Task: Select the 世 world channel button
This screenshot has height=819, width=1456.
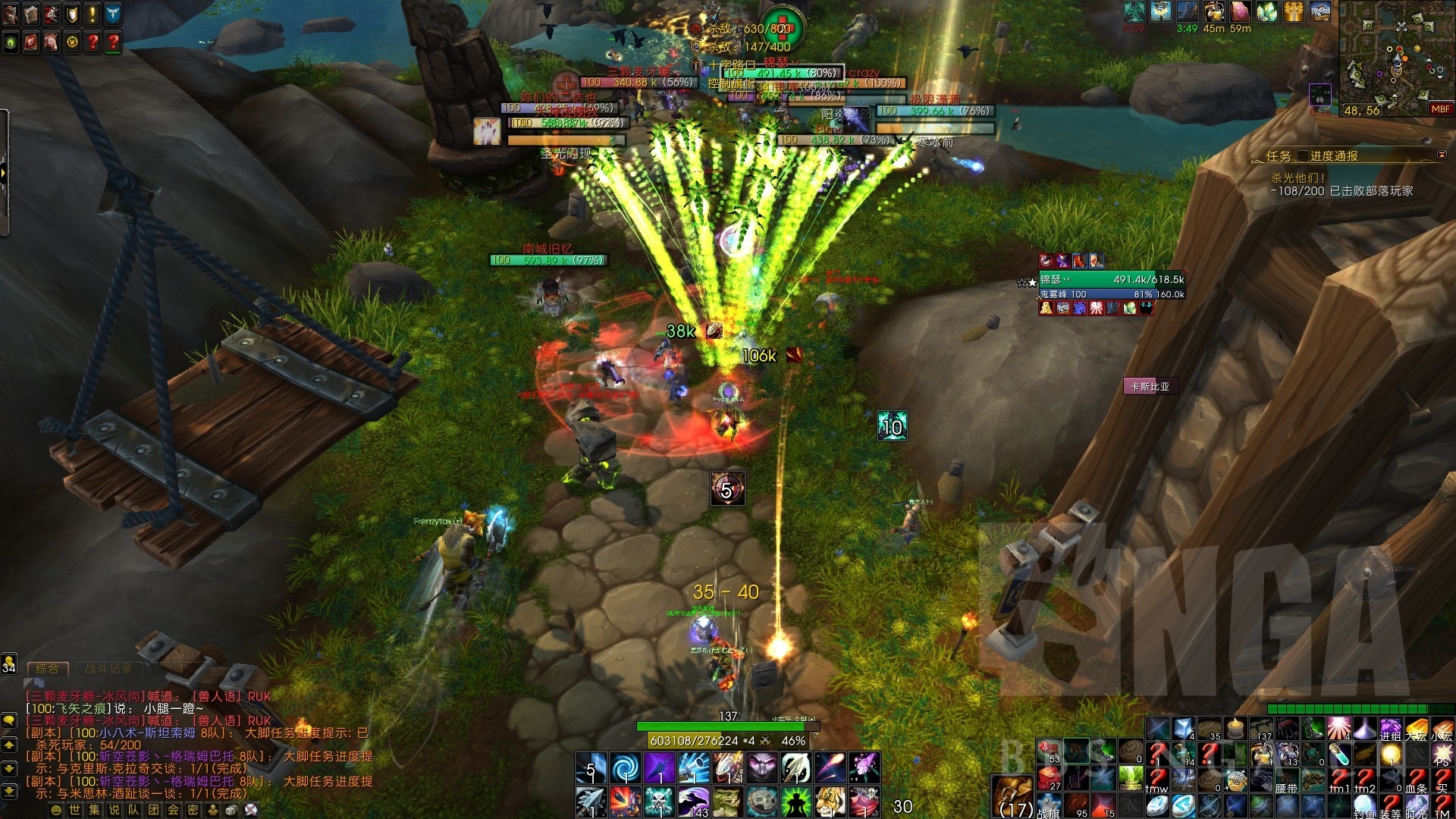Action: tap(74, 810)
